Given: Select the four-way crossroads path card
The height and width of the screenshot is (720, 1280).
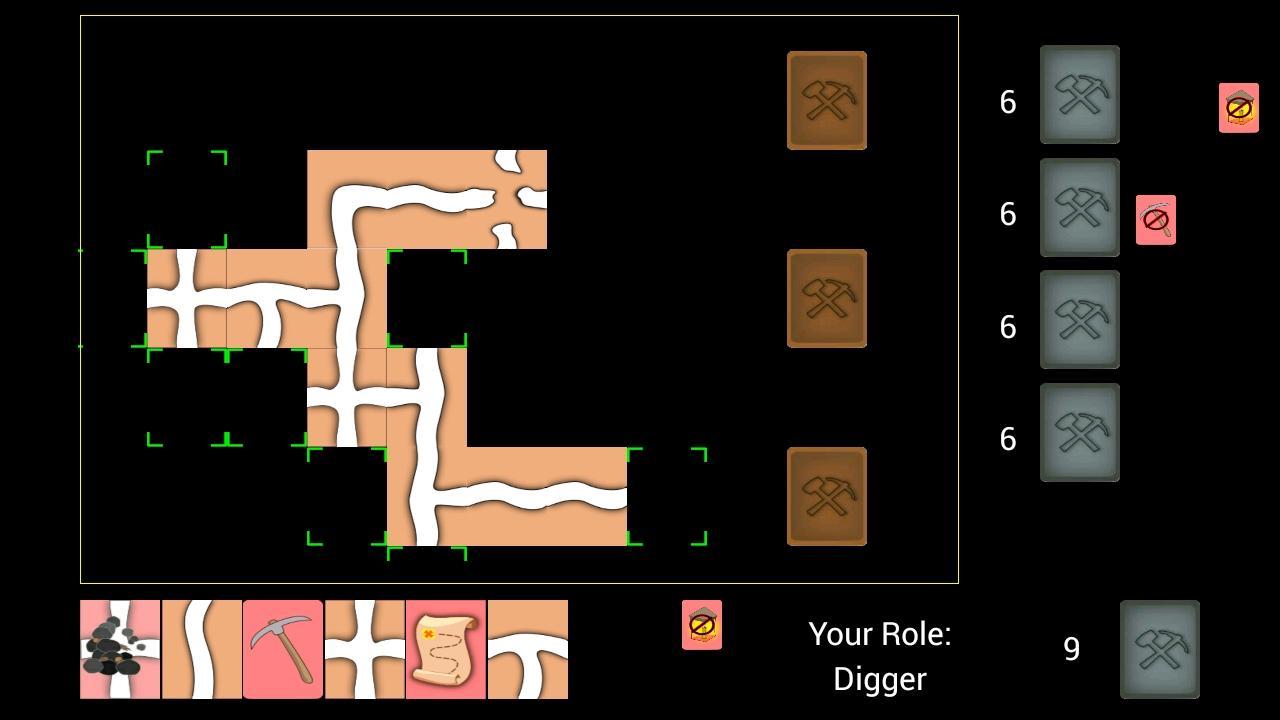Looking at the screenshot, I should click(364, 650).
